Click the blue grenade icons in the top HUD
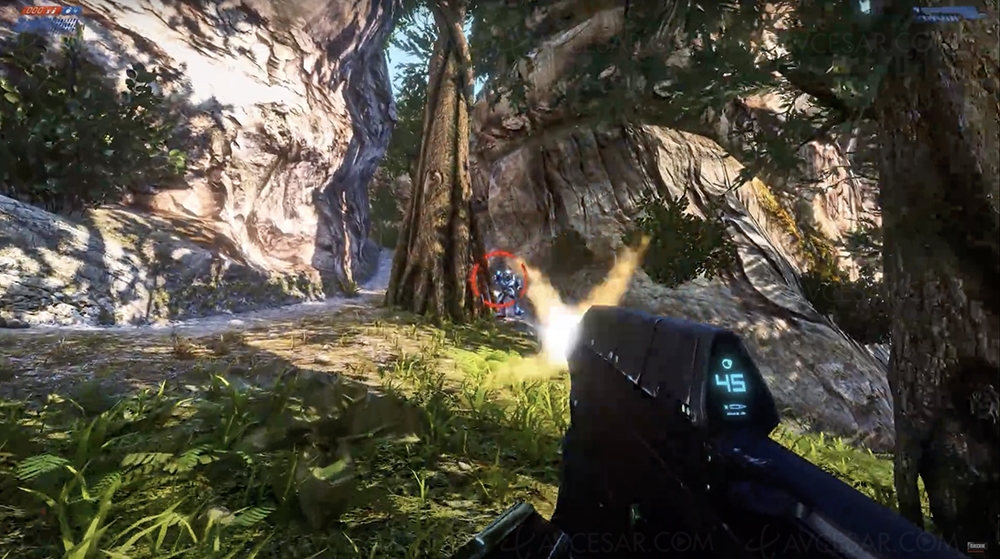 (72, 11)
